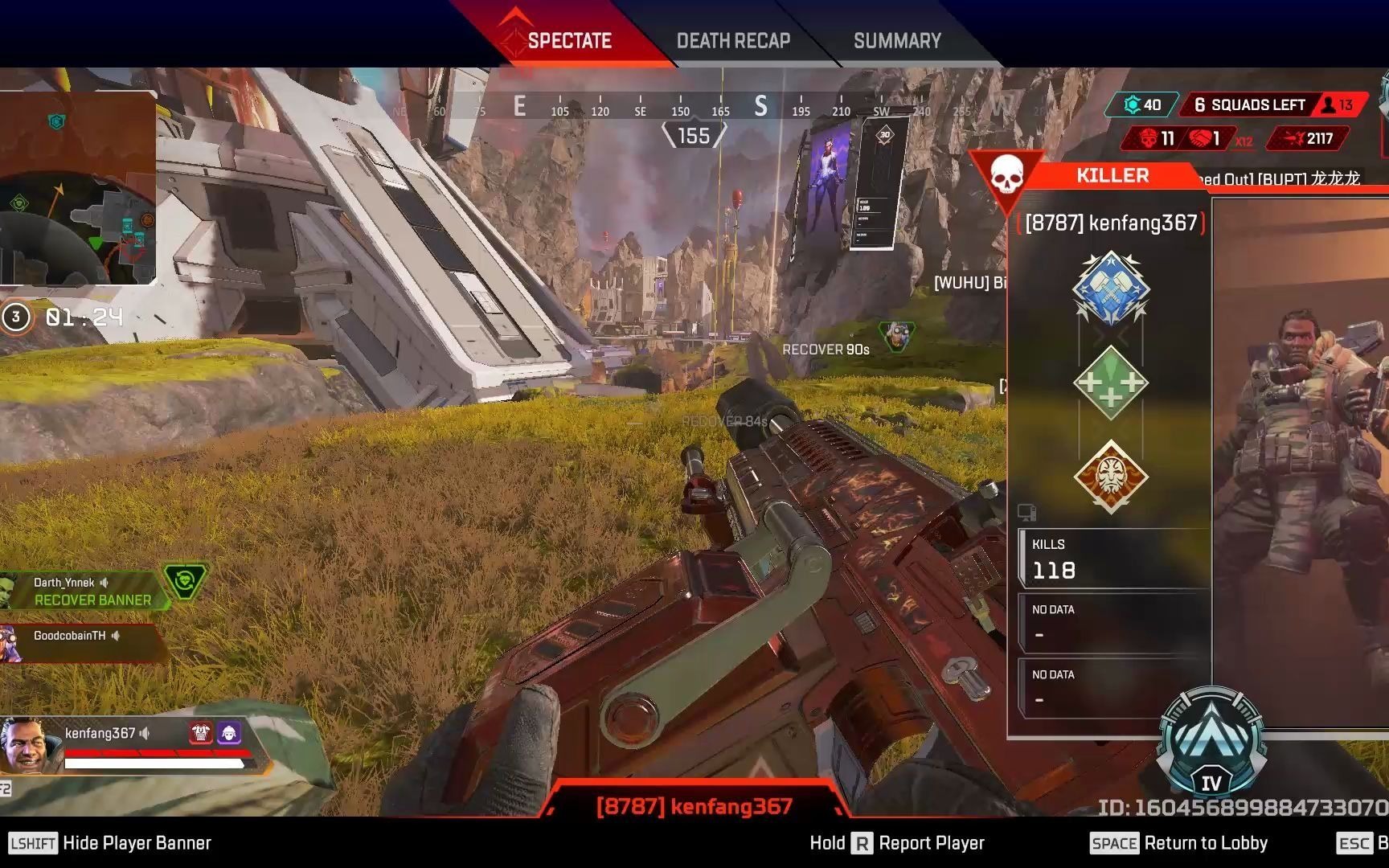
Task: Switch to the Death Recap tab
Action: tap(733, 41)
